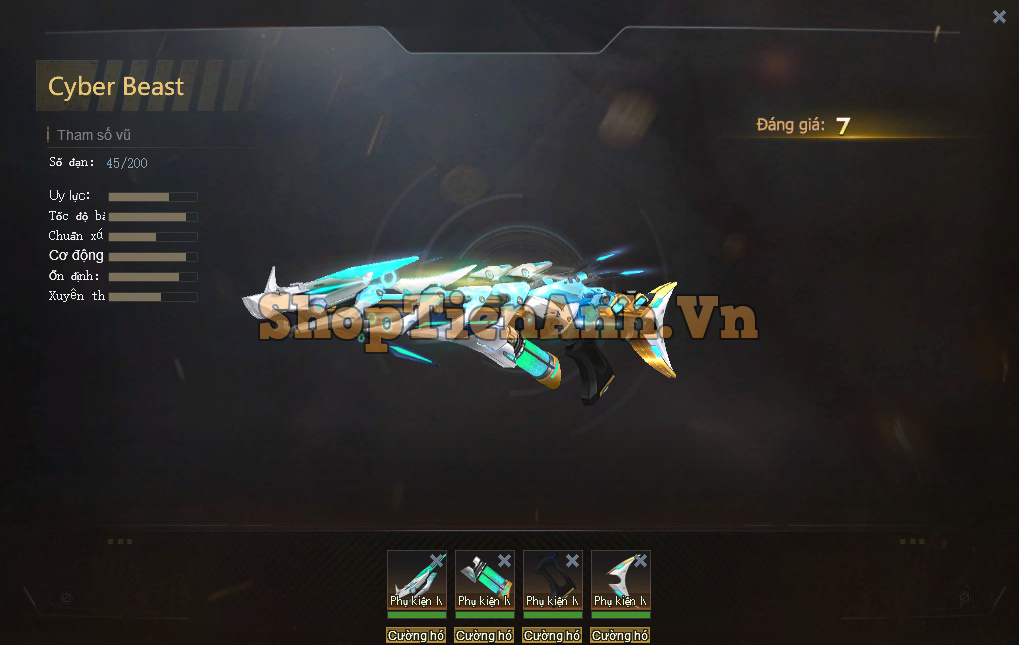Remove the teal magazine accessory with its X
This screenshot has width=1019, height=645.
(504, 561)
